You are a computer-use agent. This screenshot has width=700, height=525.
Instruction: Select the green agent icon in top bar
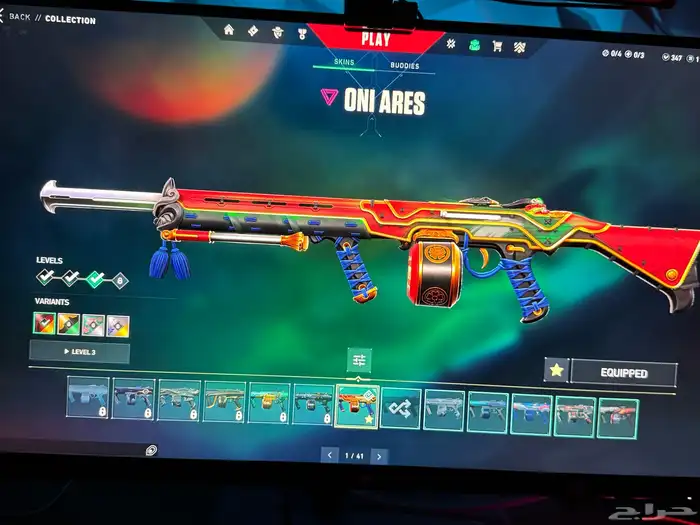474,45
